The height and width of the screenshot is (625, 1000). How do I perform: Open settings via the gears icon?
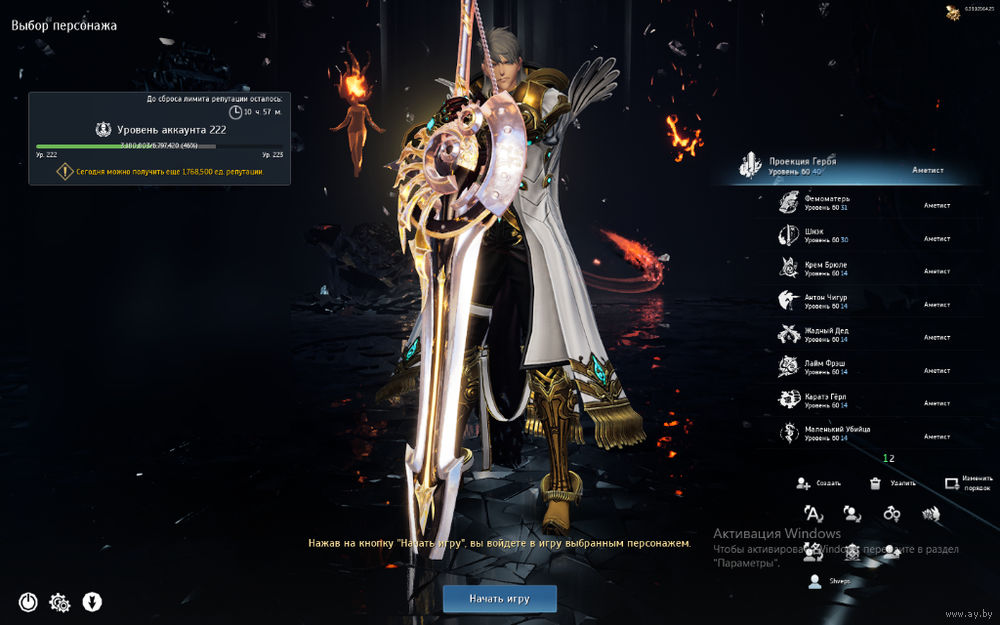point(60,602)
